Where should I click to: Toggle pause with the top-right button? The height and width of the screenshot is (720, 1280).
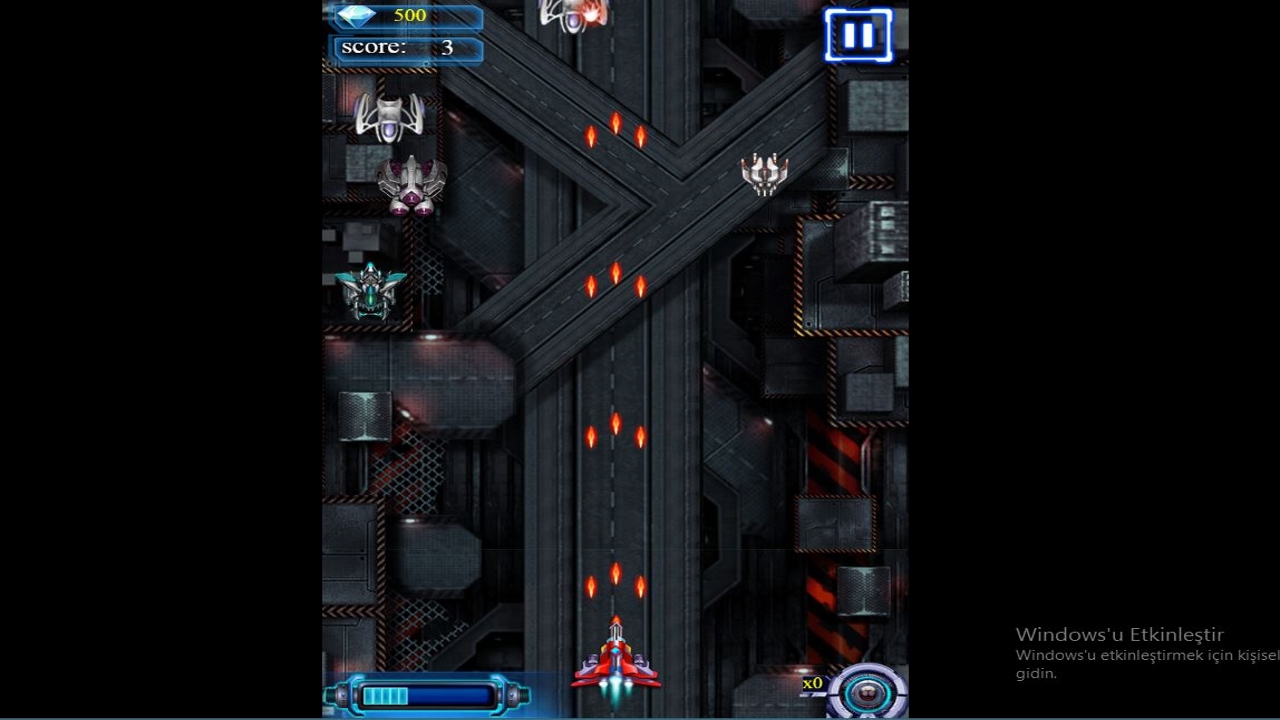[858, 37]
